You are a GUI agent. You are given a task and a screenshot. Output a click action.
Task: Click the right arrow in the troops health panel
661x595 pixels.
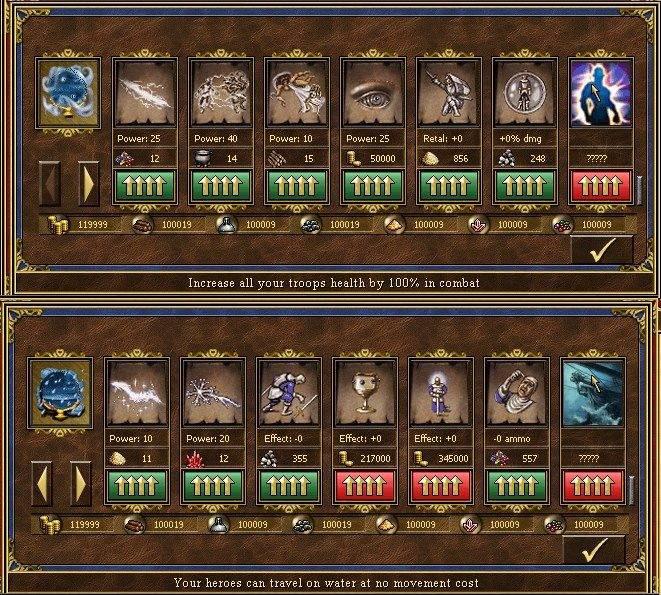click(88, 184)
